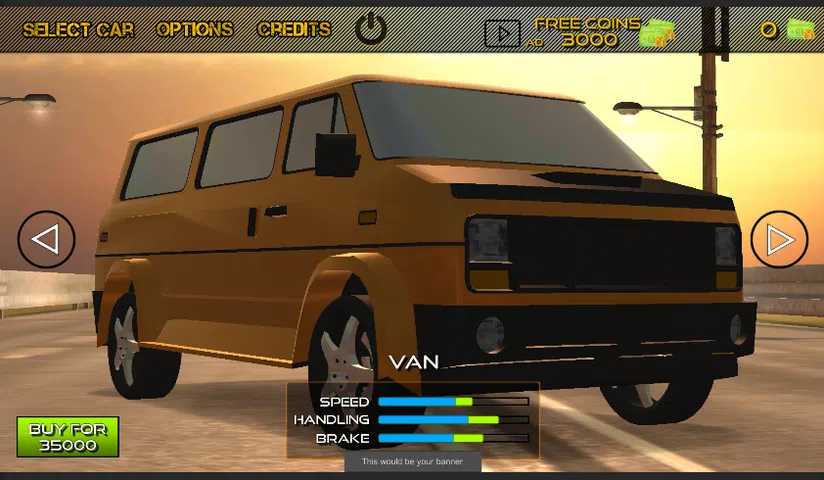
Task: Show the Credits screen
Action: [x=294, y=30]
